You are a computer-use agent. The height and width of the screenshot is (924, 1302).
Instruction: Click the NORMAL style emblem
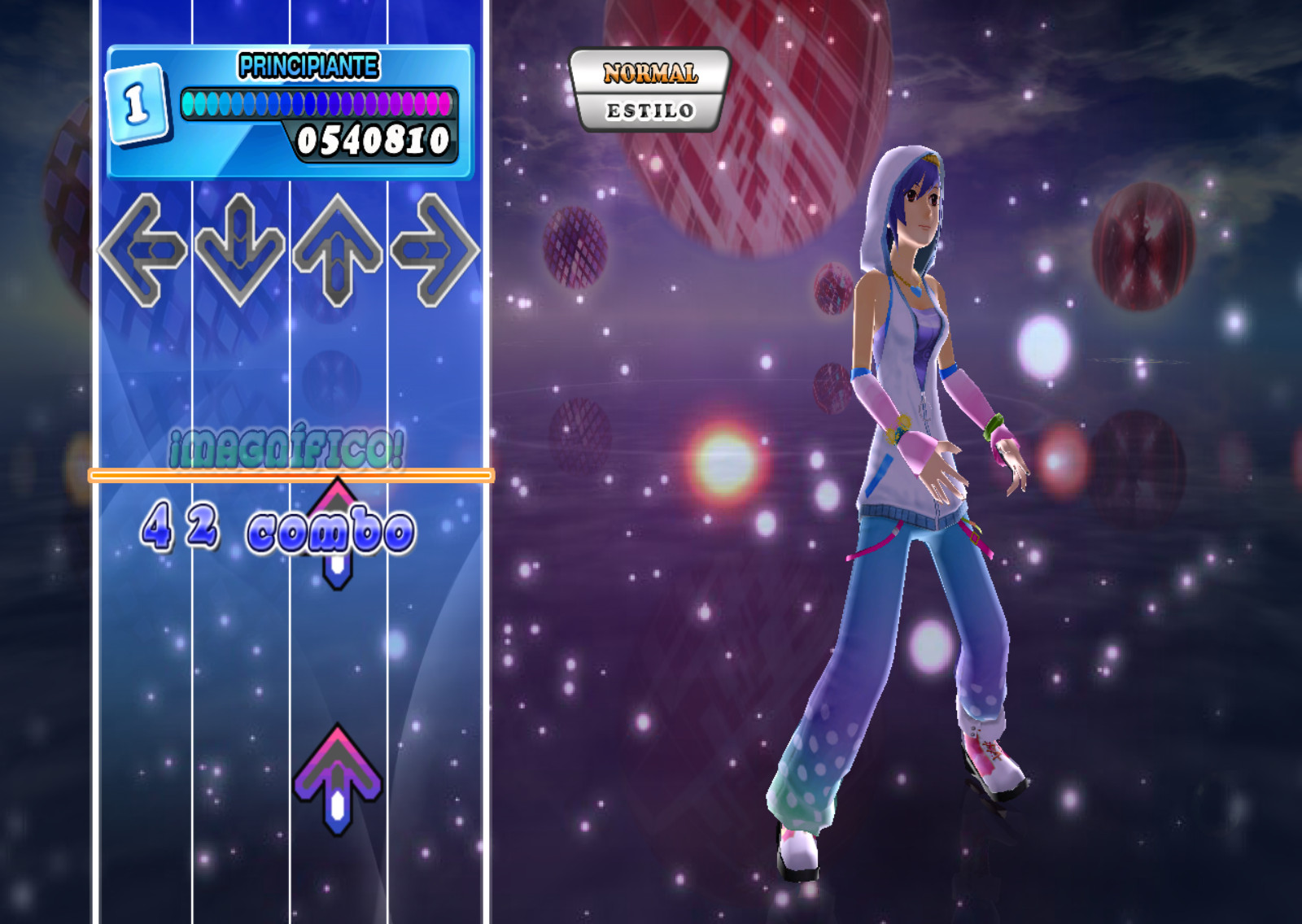(650, 75)
